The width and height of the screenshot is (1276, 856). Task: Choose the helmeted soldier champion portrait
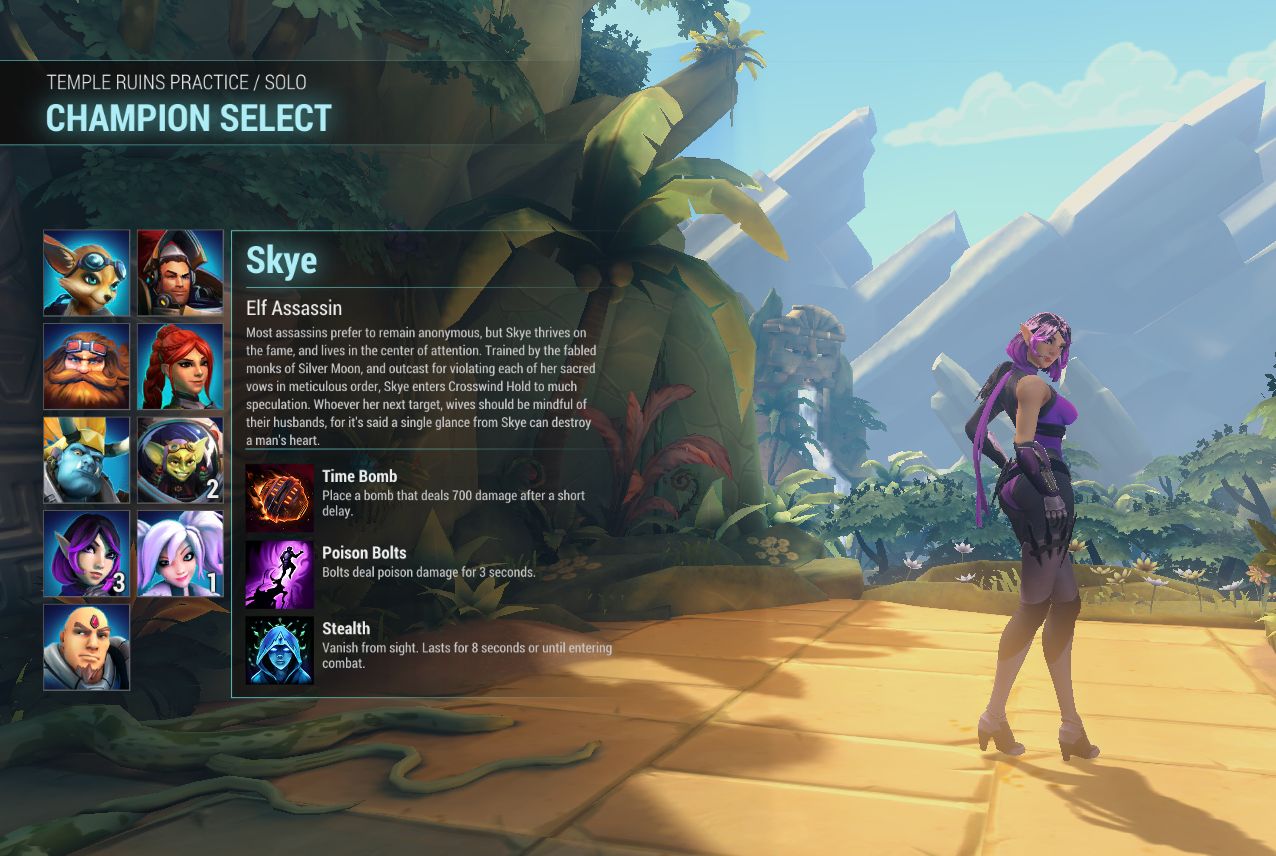point(180,273)
